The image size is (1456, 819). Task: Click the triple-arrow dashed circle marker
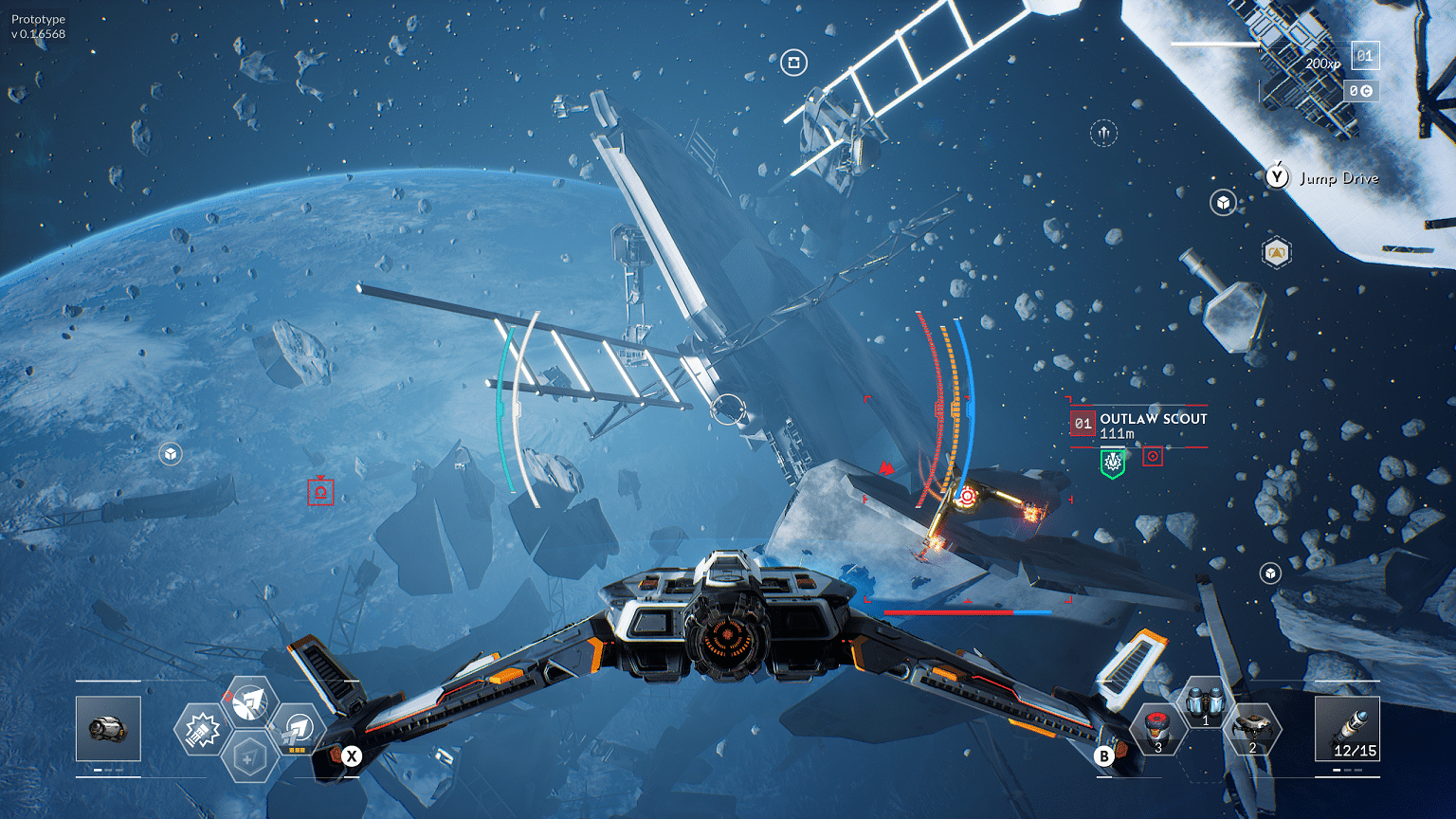coord(1103,133)
